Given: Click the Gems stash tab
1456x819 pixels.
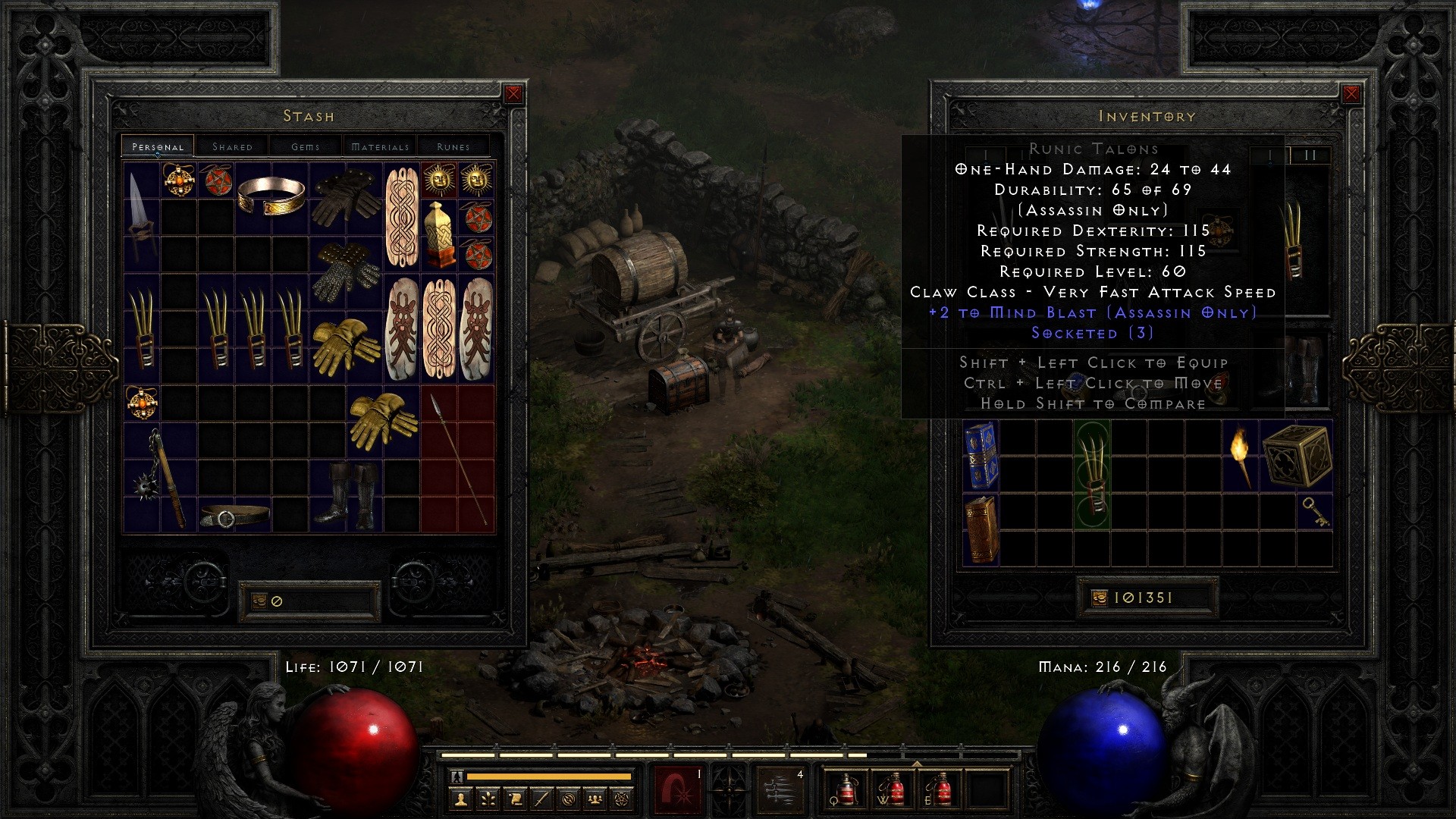Looking at the screenshot, I should click(x=306, y=146).
